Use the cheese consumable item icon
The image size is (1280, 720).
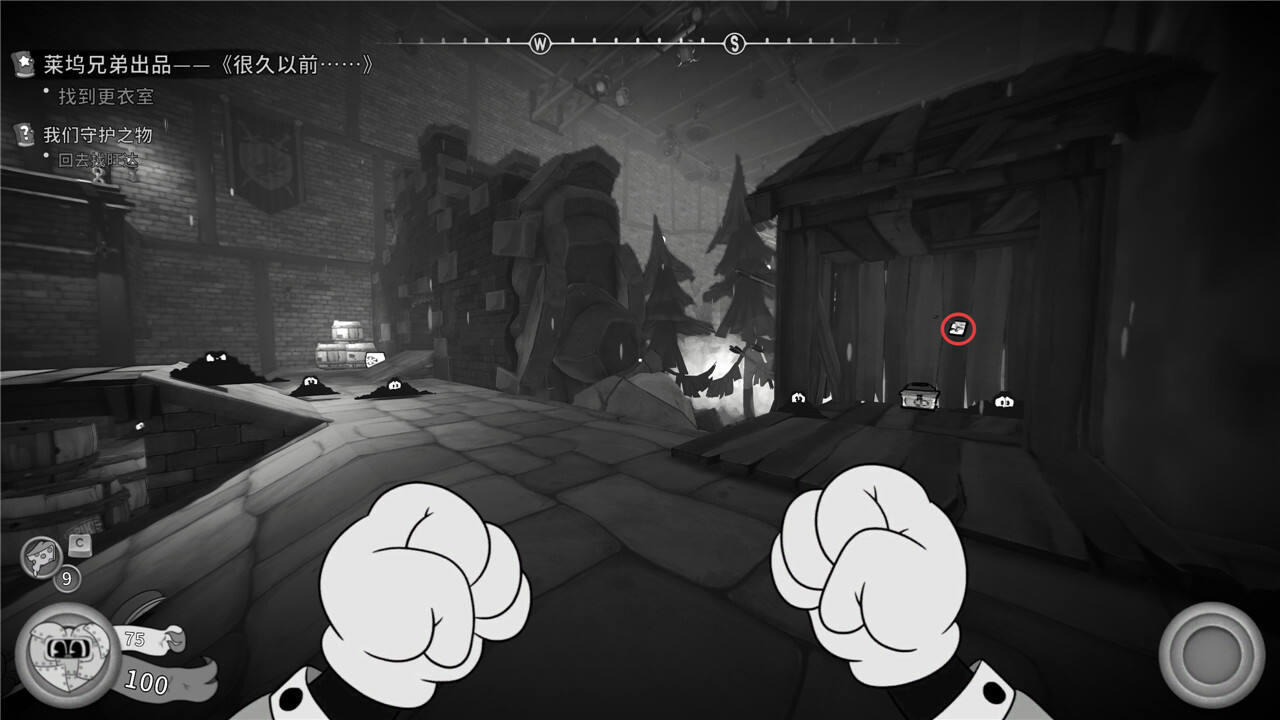41,558
